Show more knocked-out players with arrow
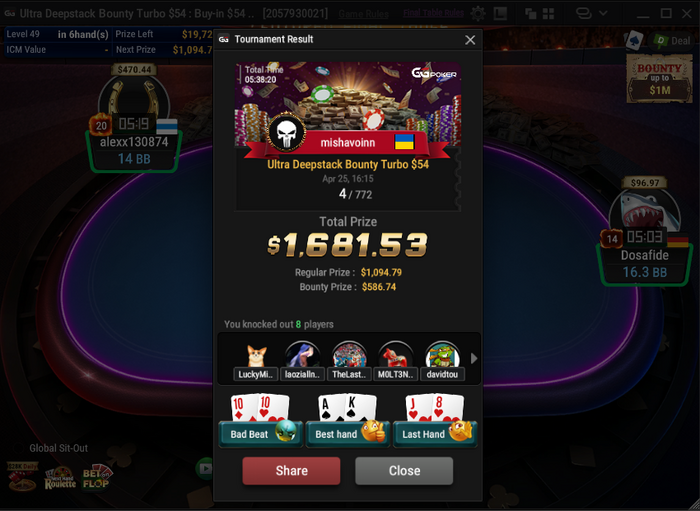The width and height of the screenshot is (700, 511). pos(474,358)
